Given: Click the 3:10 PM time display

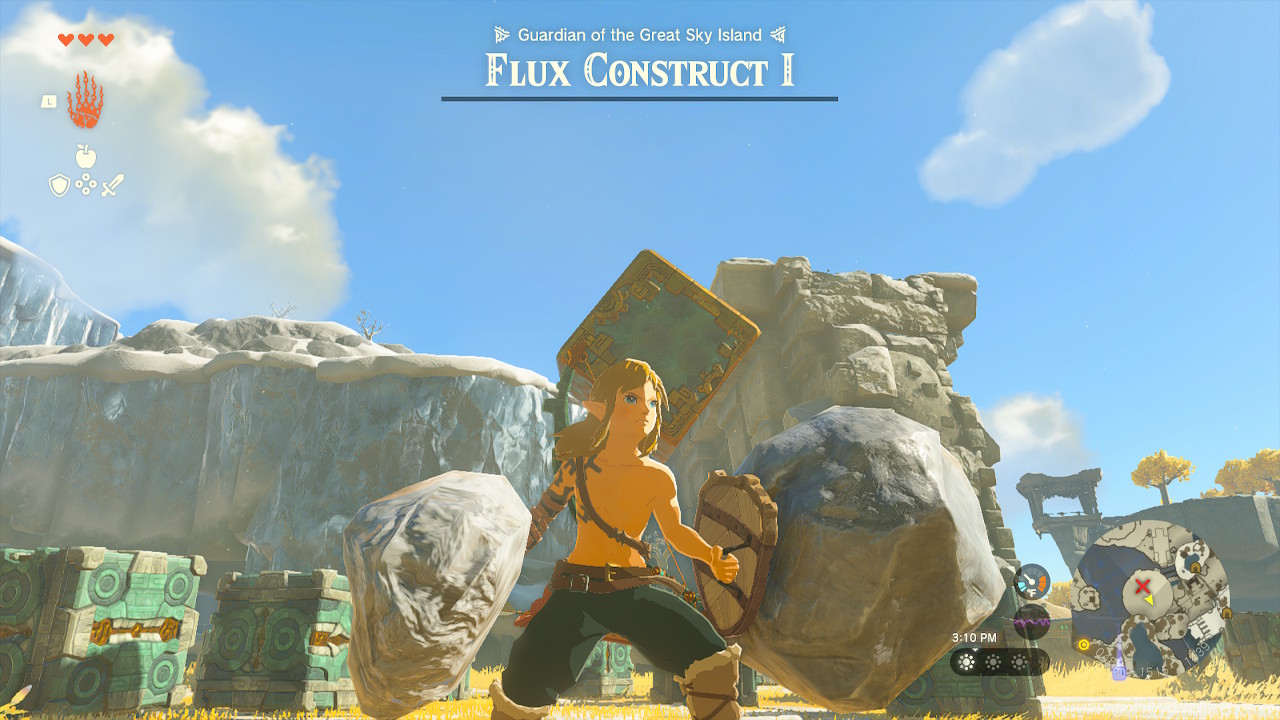Looking at the screenshot, I should [x=975, y=637].
